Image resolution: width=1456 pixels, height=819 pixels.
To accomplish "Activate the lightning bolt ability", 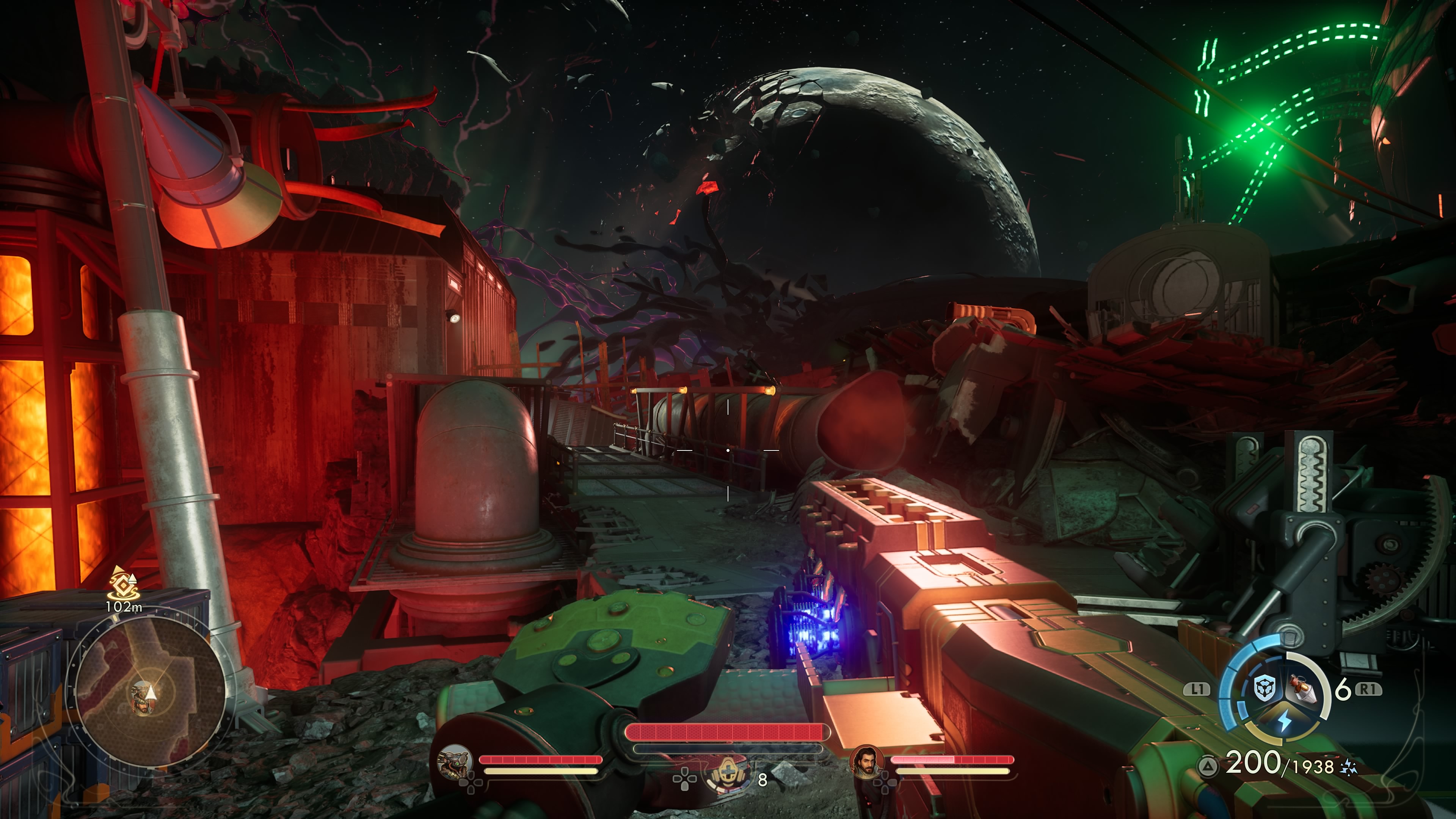I will click(x=1284, y=721).
